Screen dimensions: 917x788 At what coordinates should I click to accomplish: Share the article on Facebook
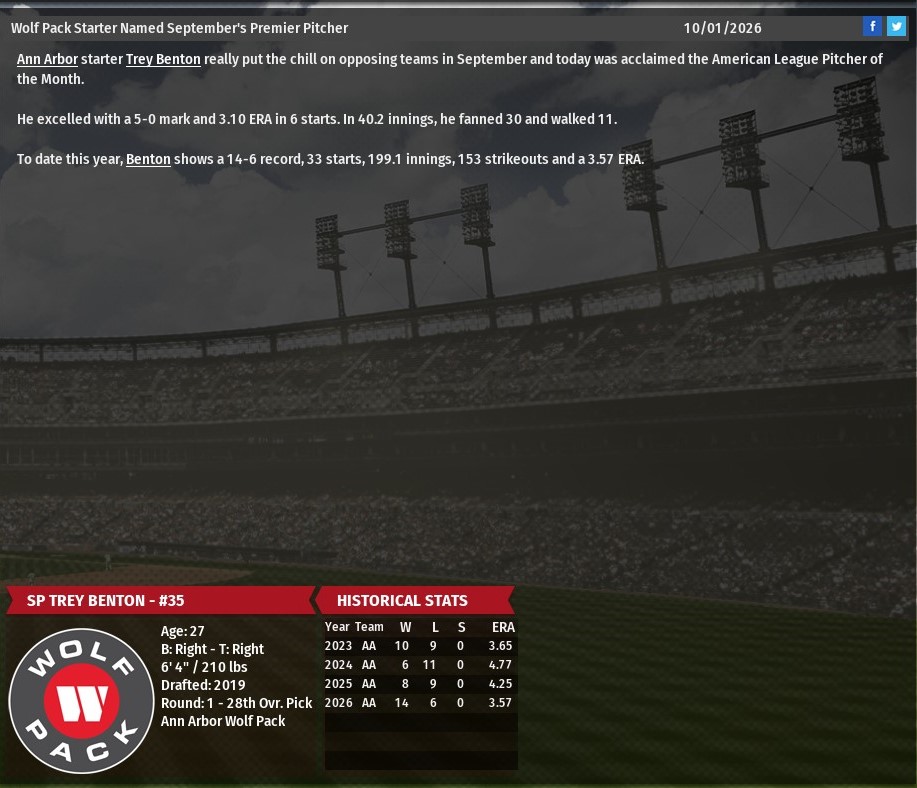pos(872,27)
